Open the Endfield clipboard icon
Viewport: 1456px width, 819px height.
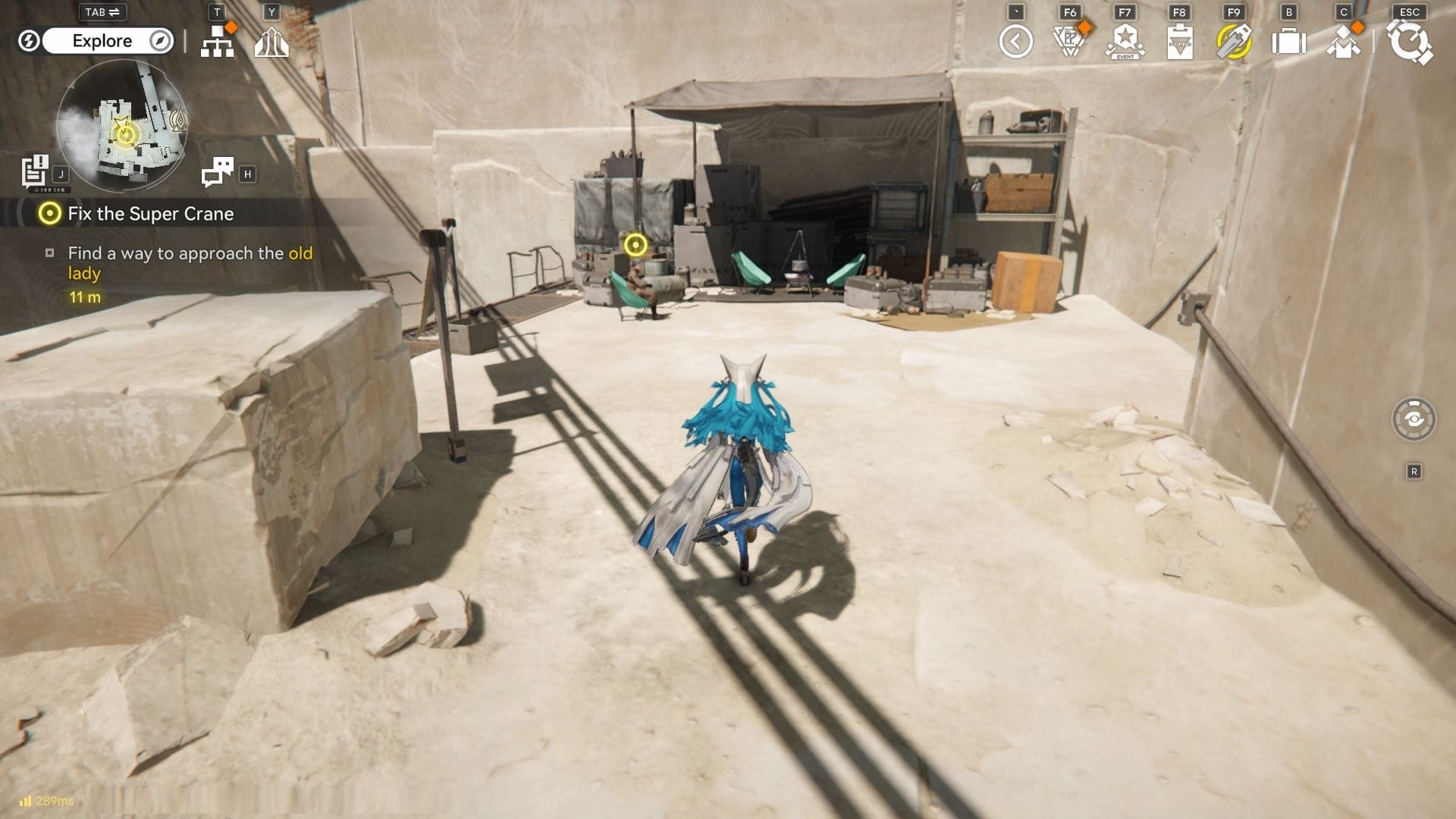[1179, 42]
